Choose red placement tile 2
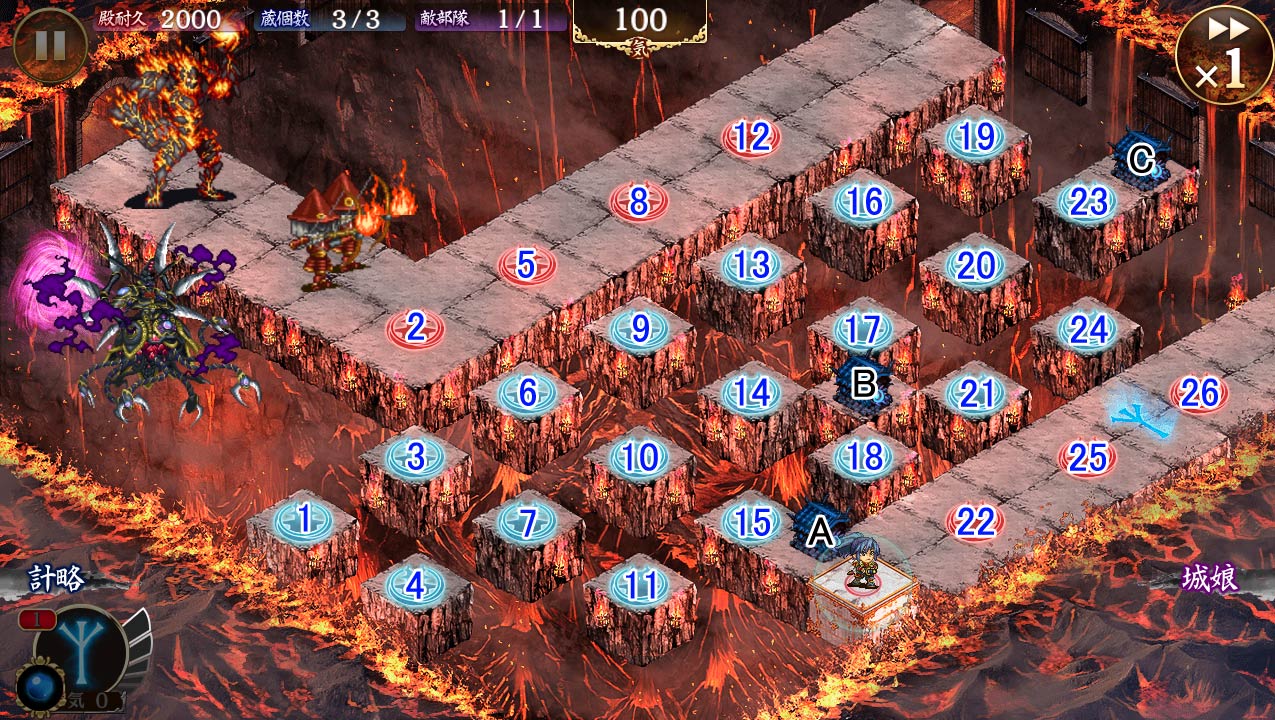The height and width of the screenshot is (720, 1275). tap(415, 327)
